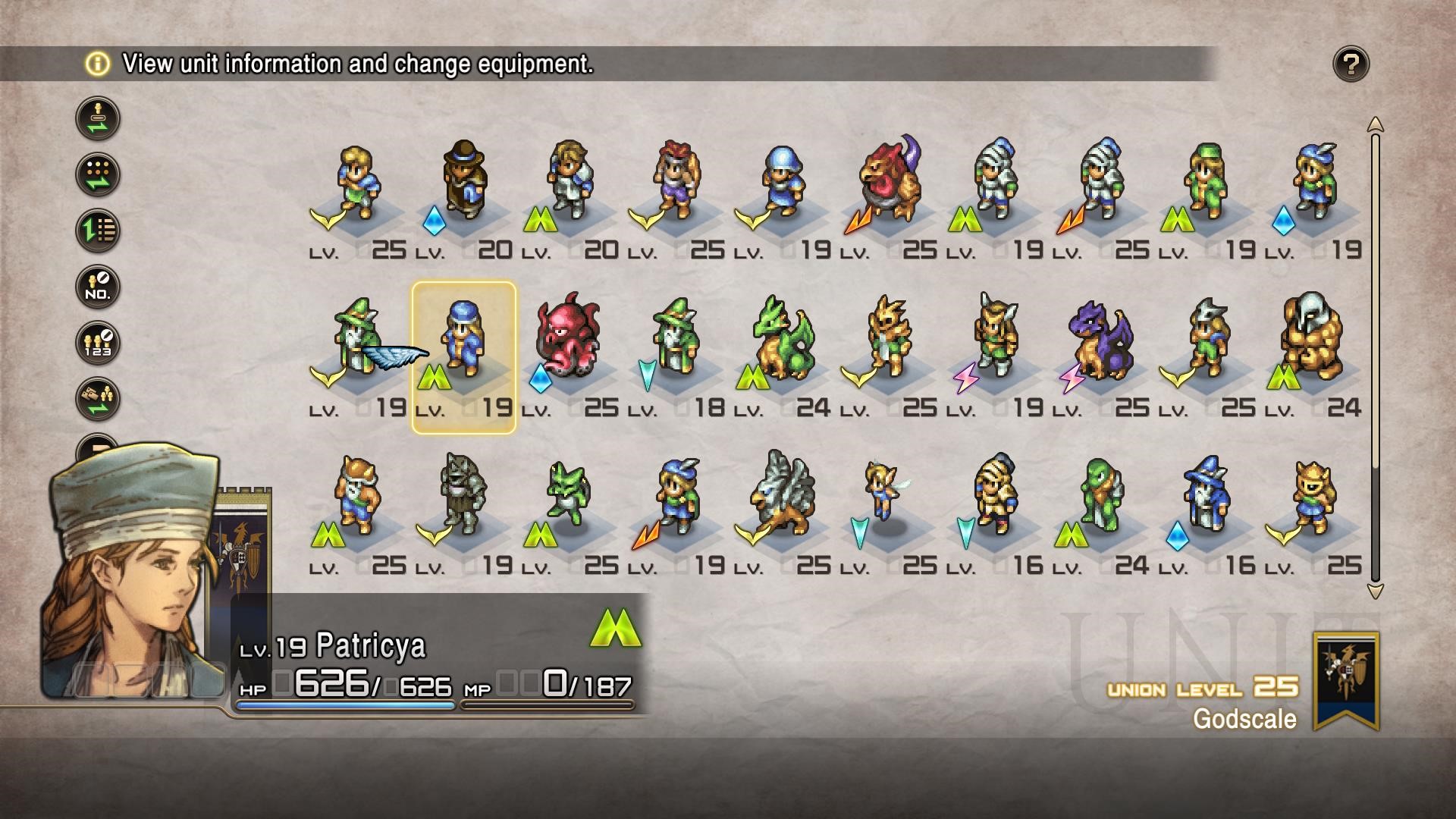
Task: Choose the green dragon unit
Action: click(782, 340)
